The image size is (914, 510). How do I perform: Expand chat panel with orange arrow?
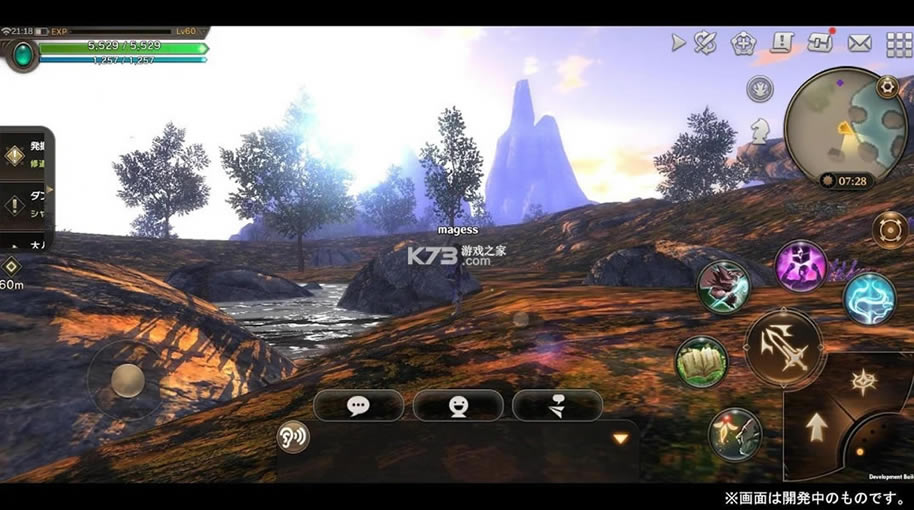620,438
